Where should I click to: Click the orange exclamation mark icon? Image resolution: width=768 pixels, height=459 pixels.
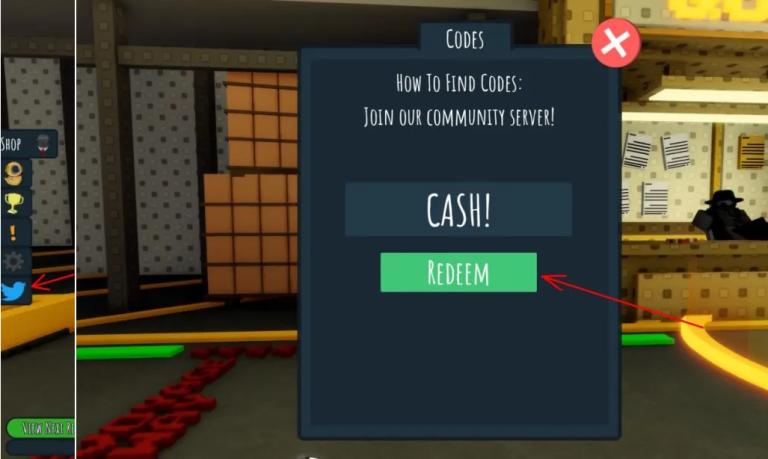click(x=14, y=233)
